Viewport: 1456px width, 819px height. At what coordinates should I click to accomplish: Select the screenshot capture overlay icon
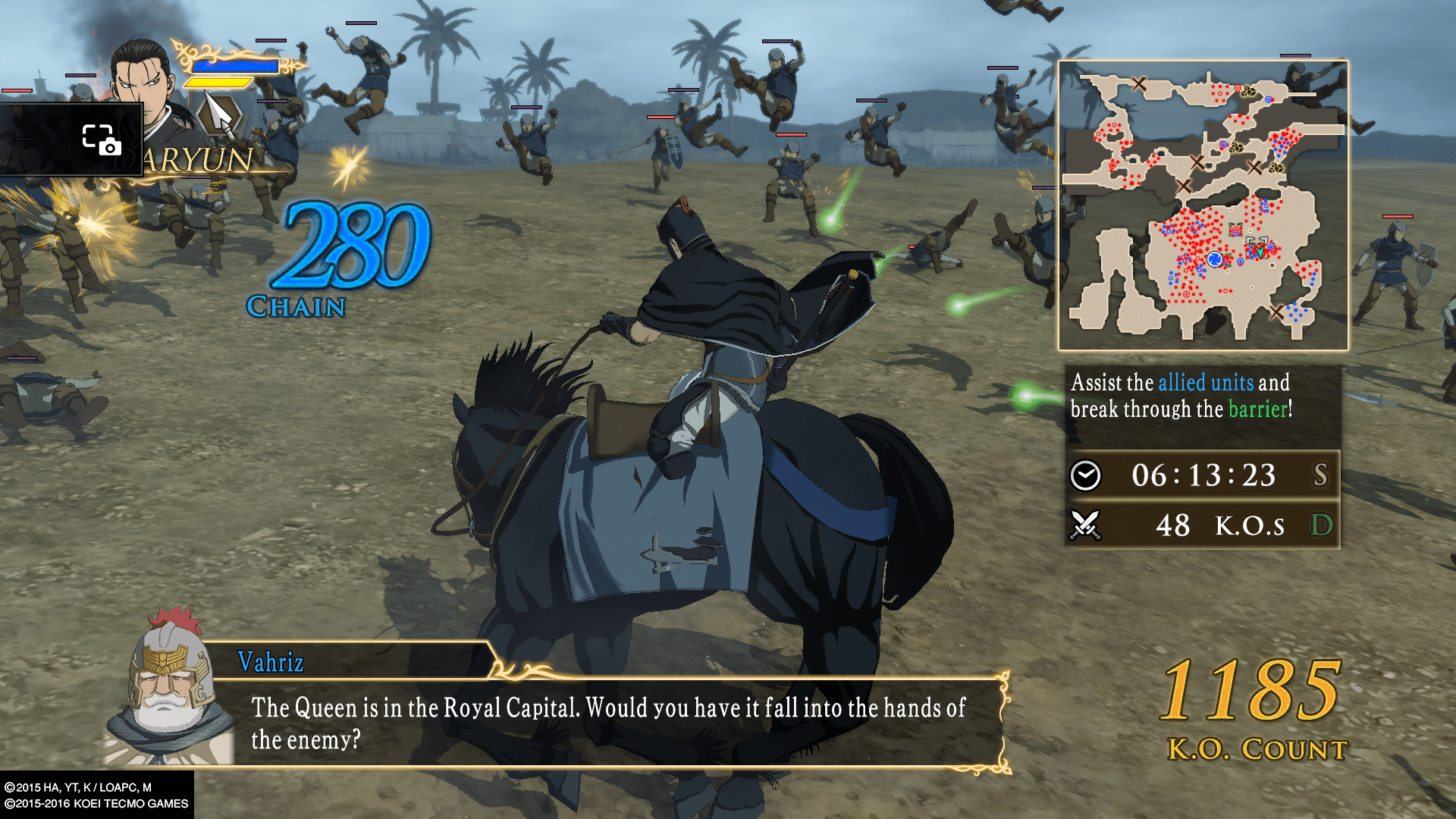(101, 140)
